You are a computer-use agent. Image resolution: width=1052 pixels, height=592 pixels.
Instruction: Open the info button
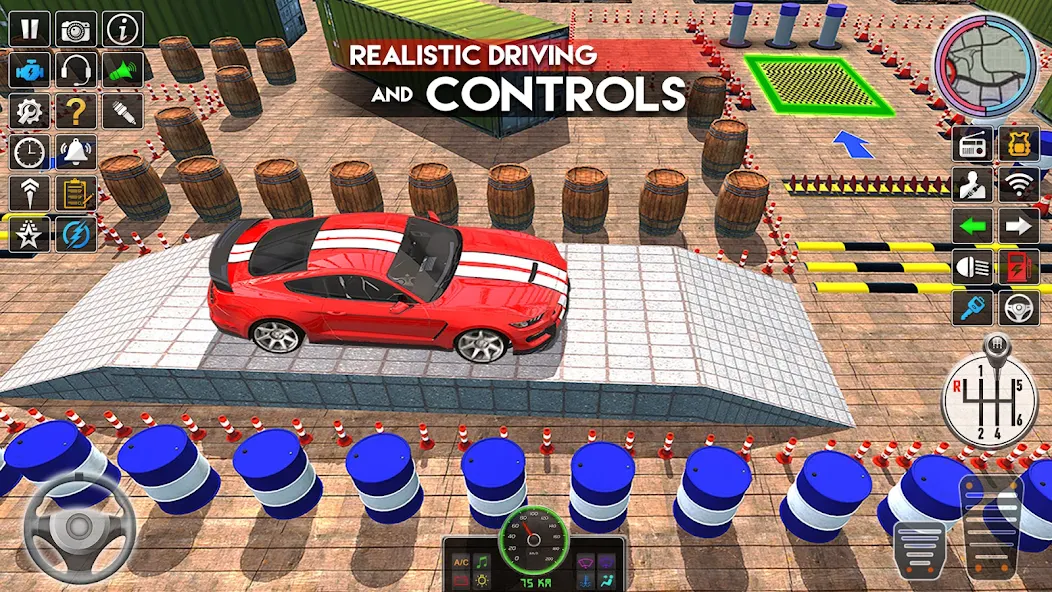[123, 29]
